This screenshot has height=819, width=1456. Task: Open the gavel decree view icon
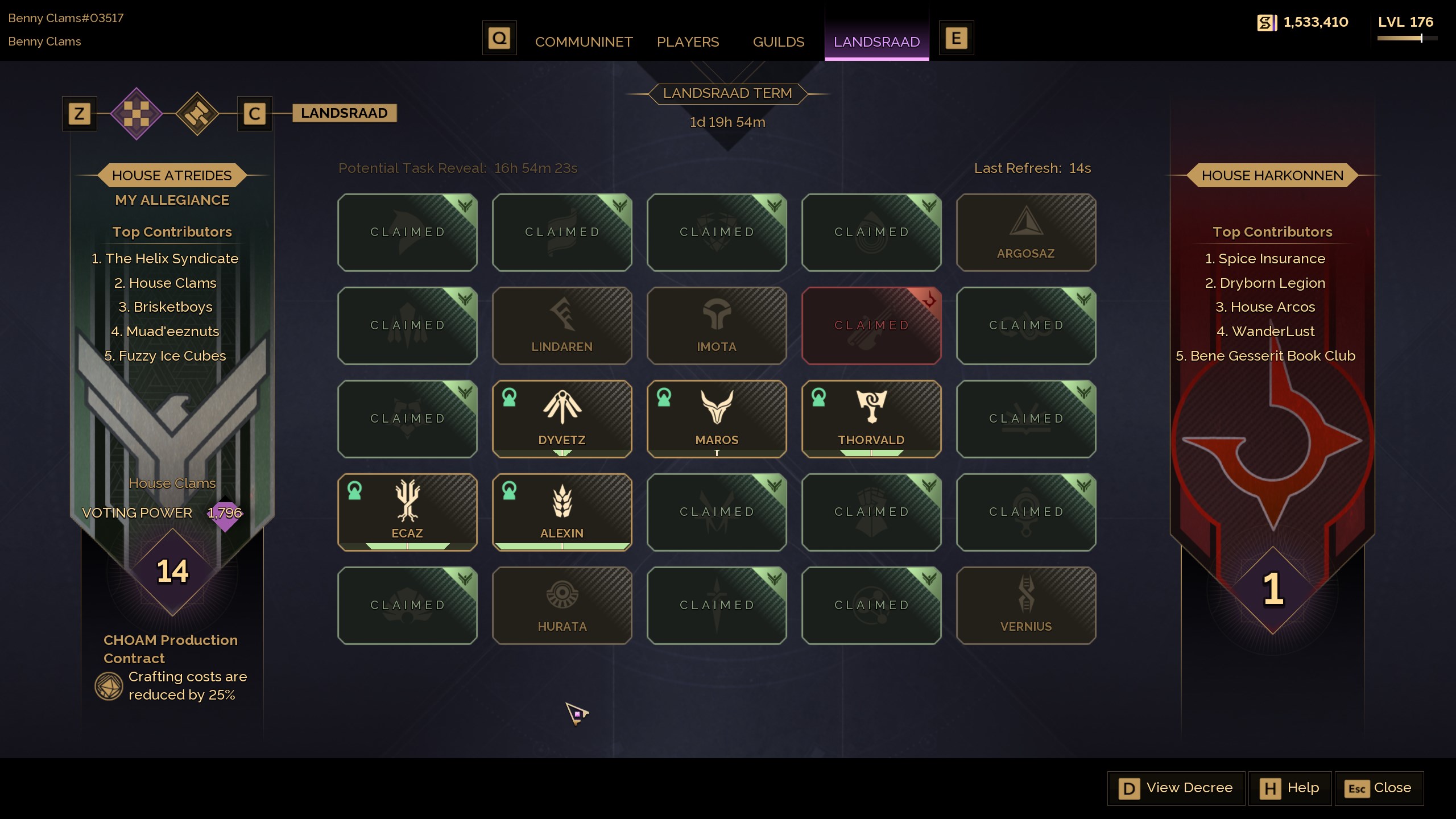(x=197, y=114)
